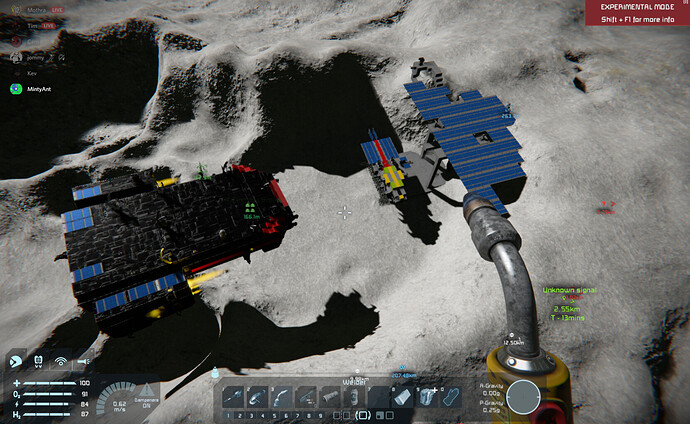Image resolution: width=690 pixels, height=424 pixels.
Task: Pick the armor slope block slot
Action: (404, 396)
